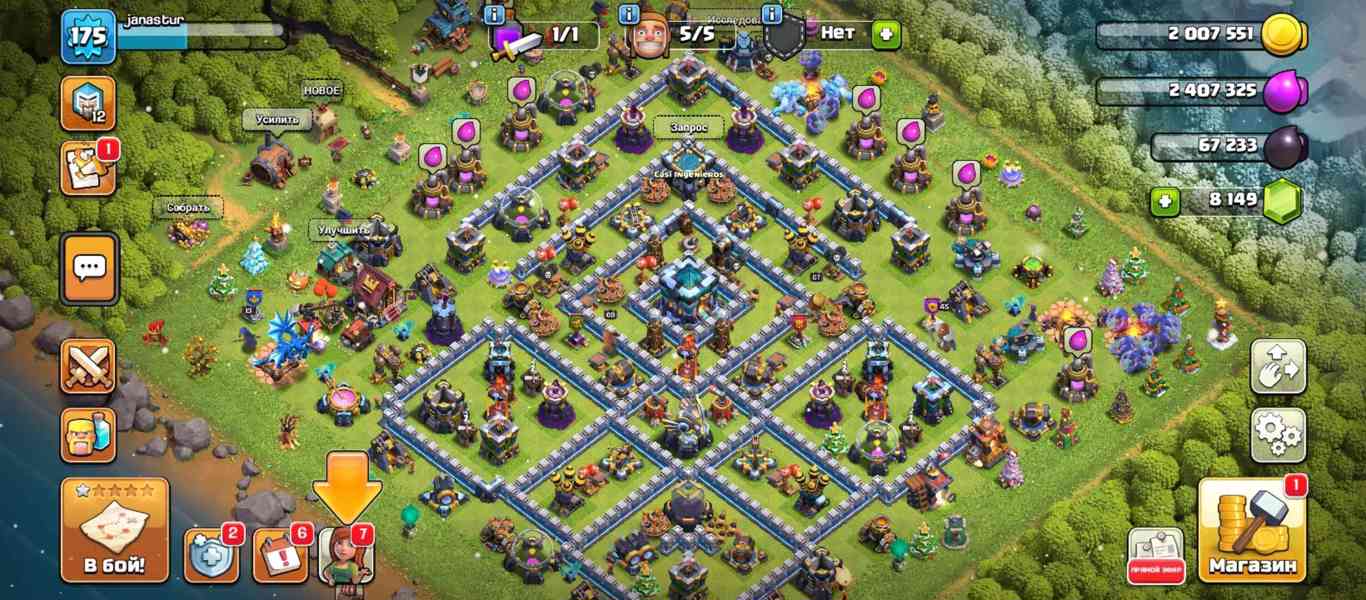
Task: Show info for the builders 5/5 counter
Action: coord(630,14)
